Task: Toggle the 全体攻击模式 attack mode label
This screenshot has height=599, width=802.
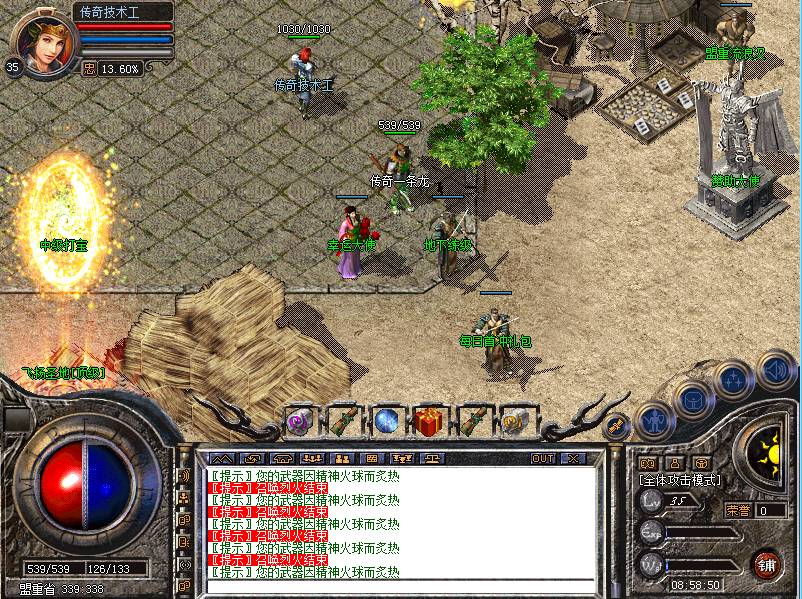Action: pyautogui.click(x=679, y=480)
